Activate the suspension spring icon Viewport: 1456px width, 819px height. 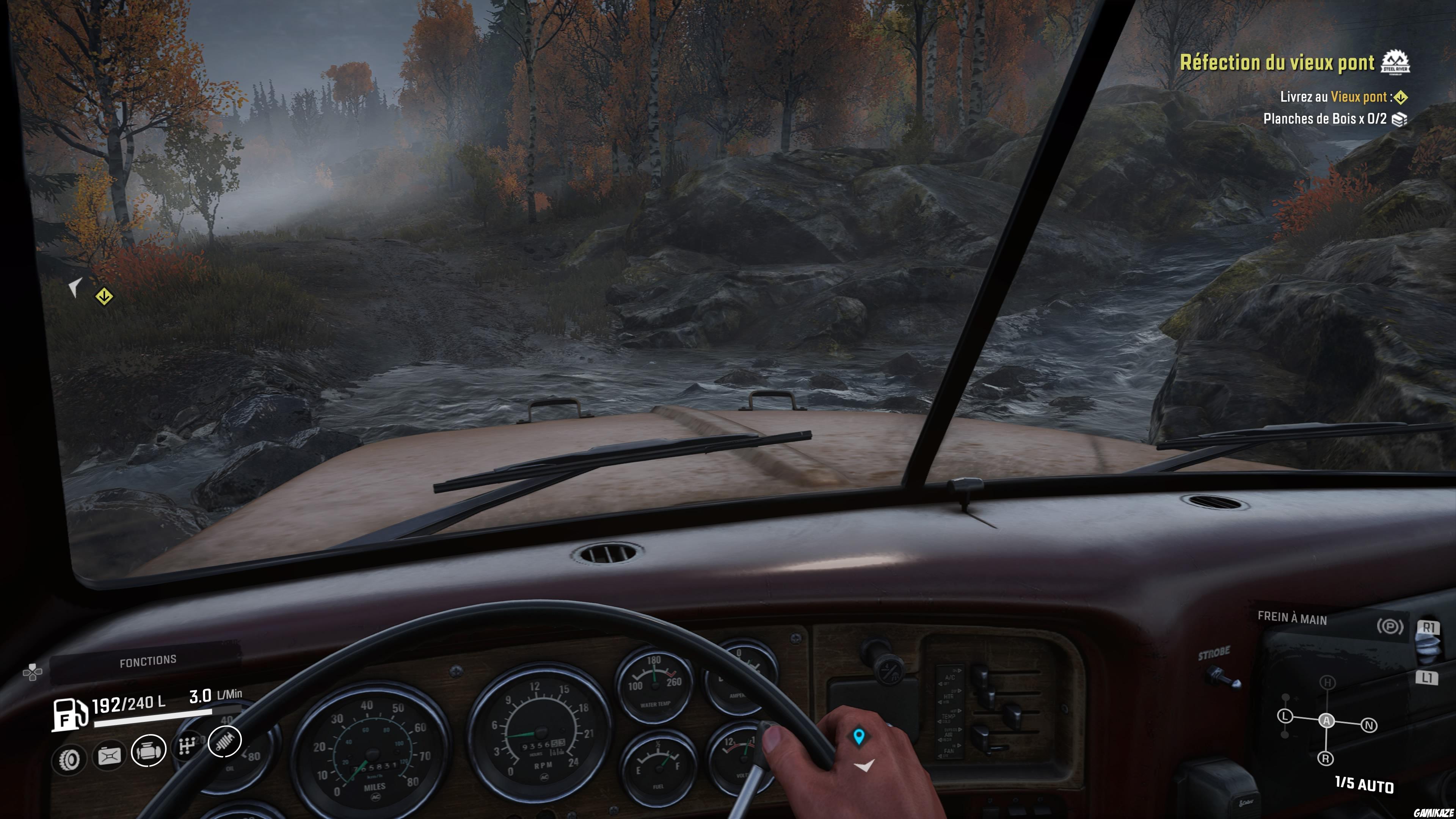pyautogui.click(x=224, y=741)
